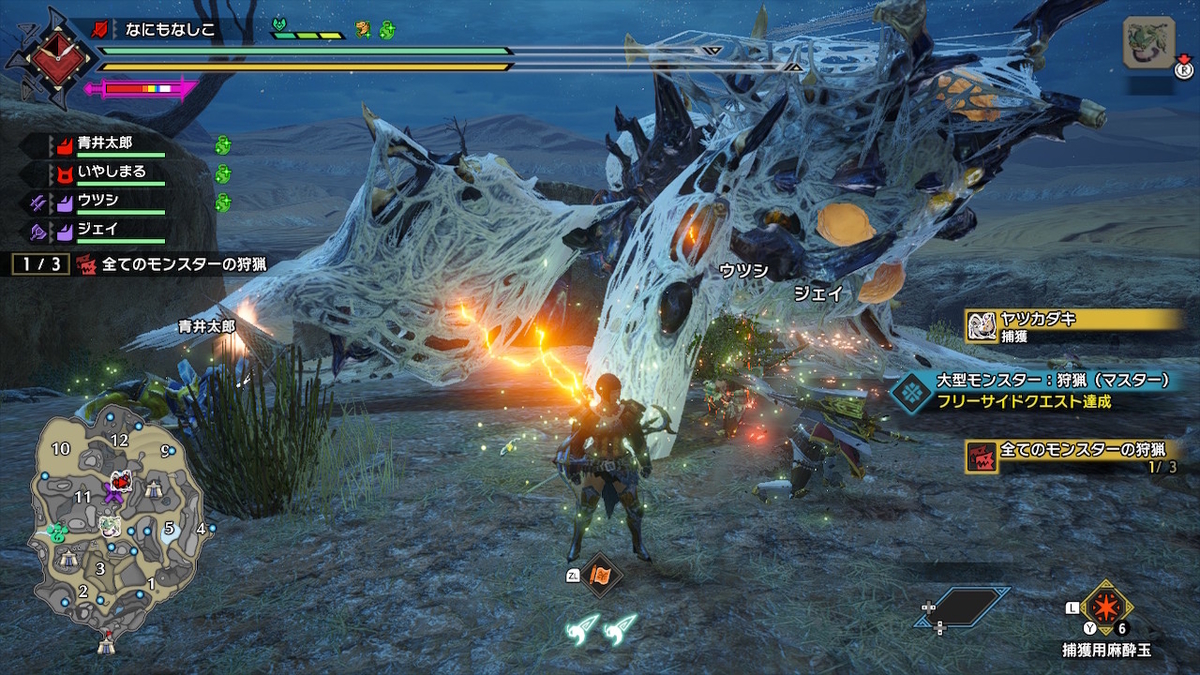Image resolution: width=1200 pixels, height=675 pixels.
Task: Click the empty ammo selector panel
Action: click(962, 606)
